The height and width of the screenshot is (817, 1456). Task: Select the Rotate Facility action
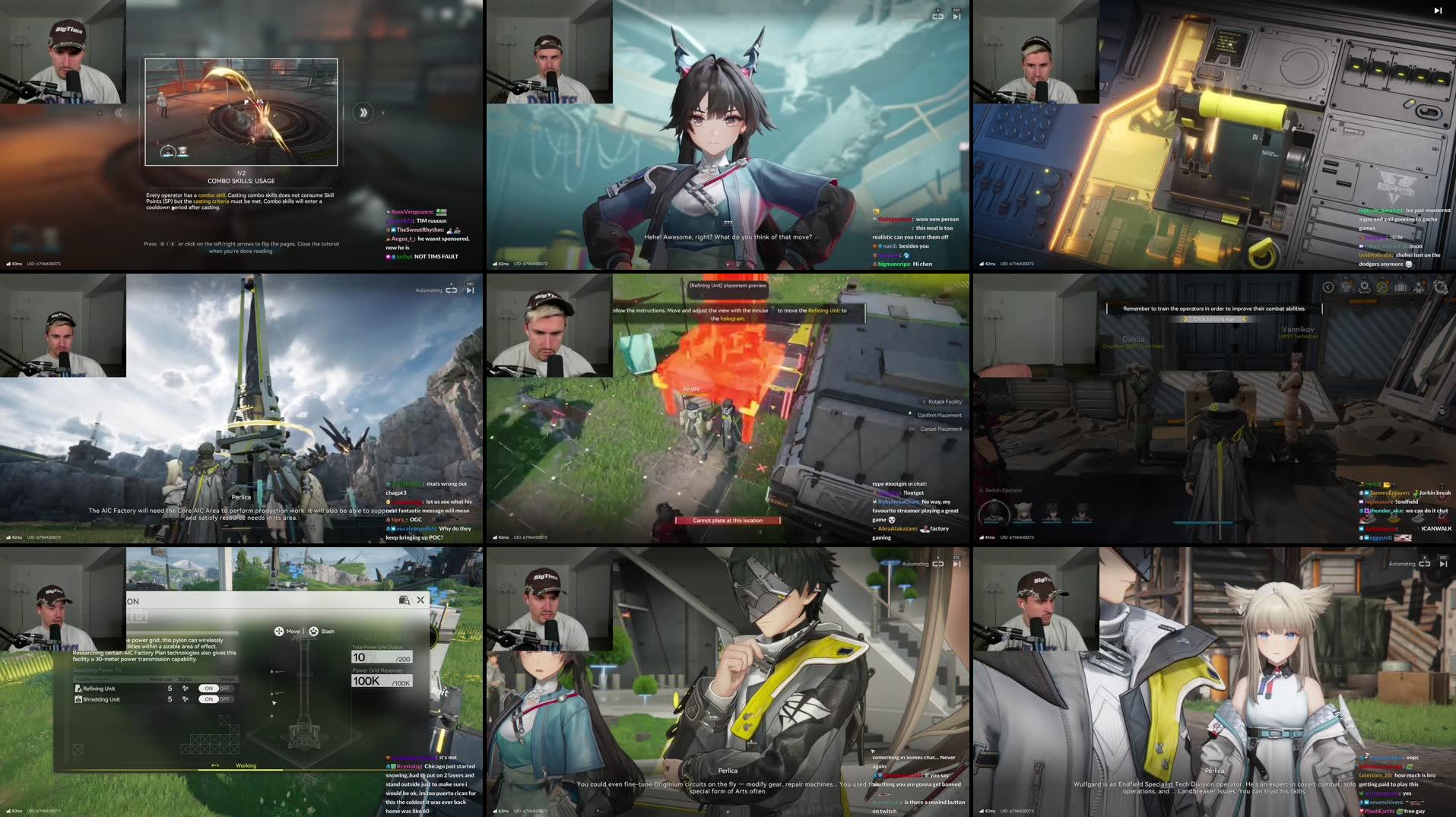click(942, 401)
